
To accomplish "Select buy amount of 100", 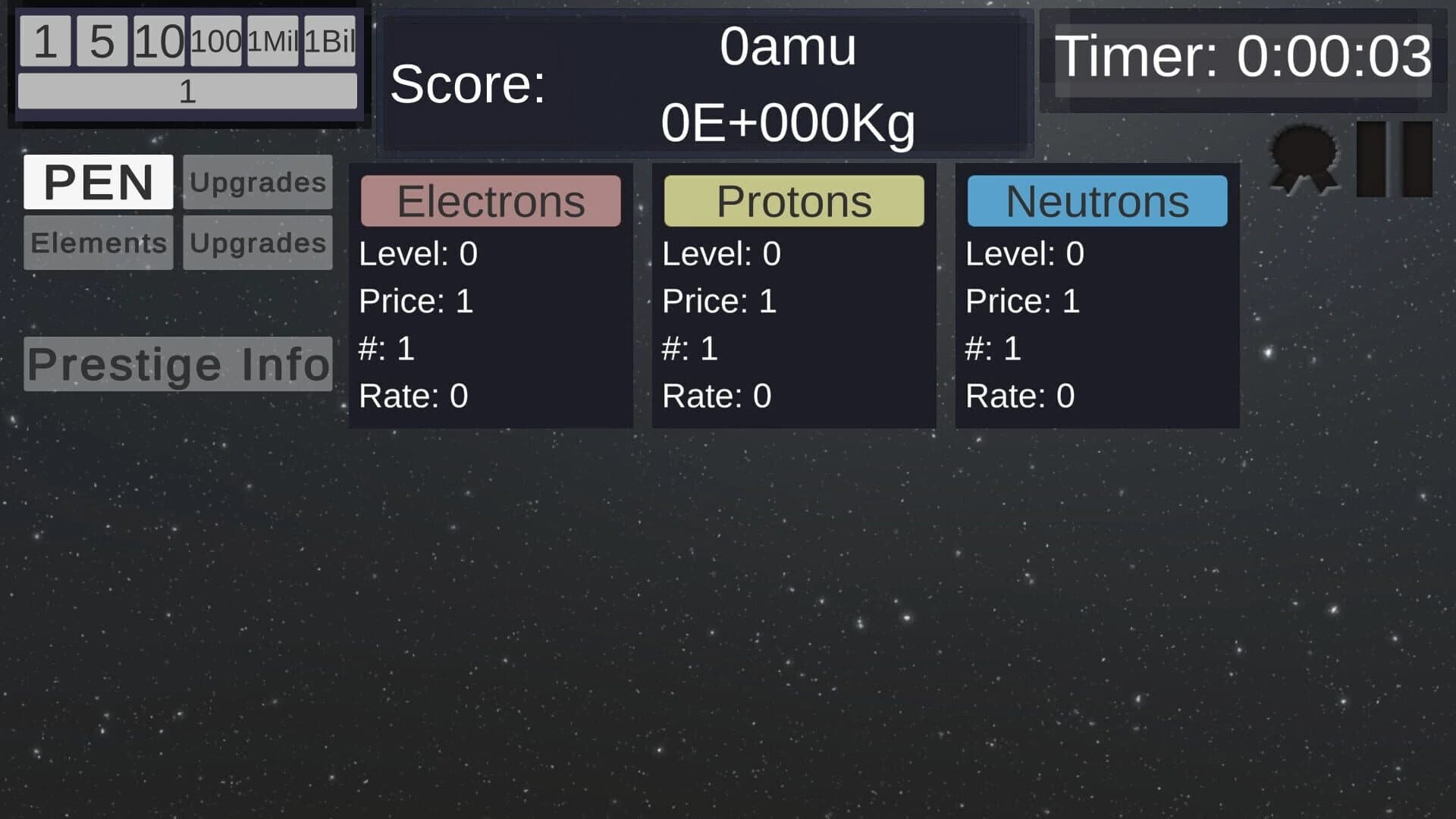I will pos(216,42).
